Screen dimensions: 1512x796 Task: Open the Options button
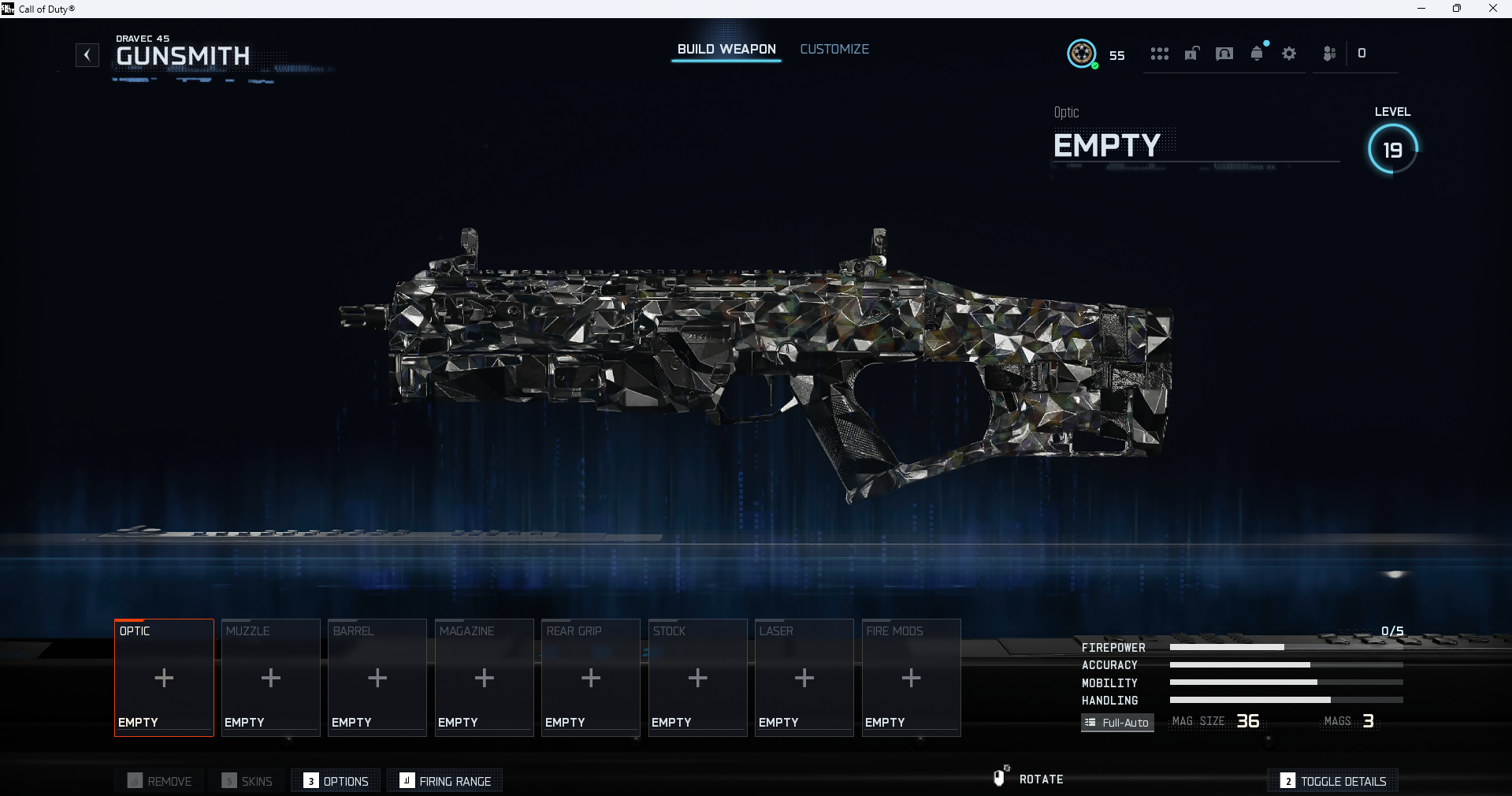click(x=336, y=781)
